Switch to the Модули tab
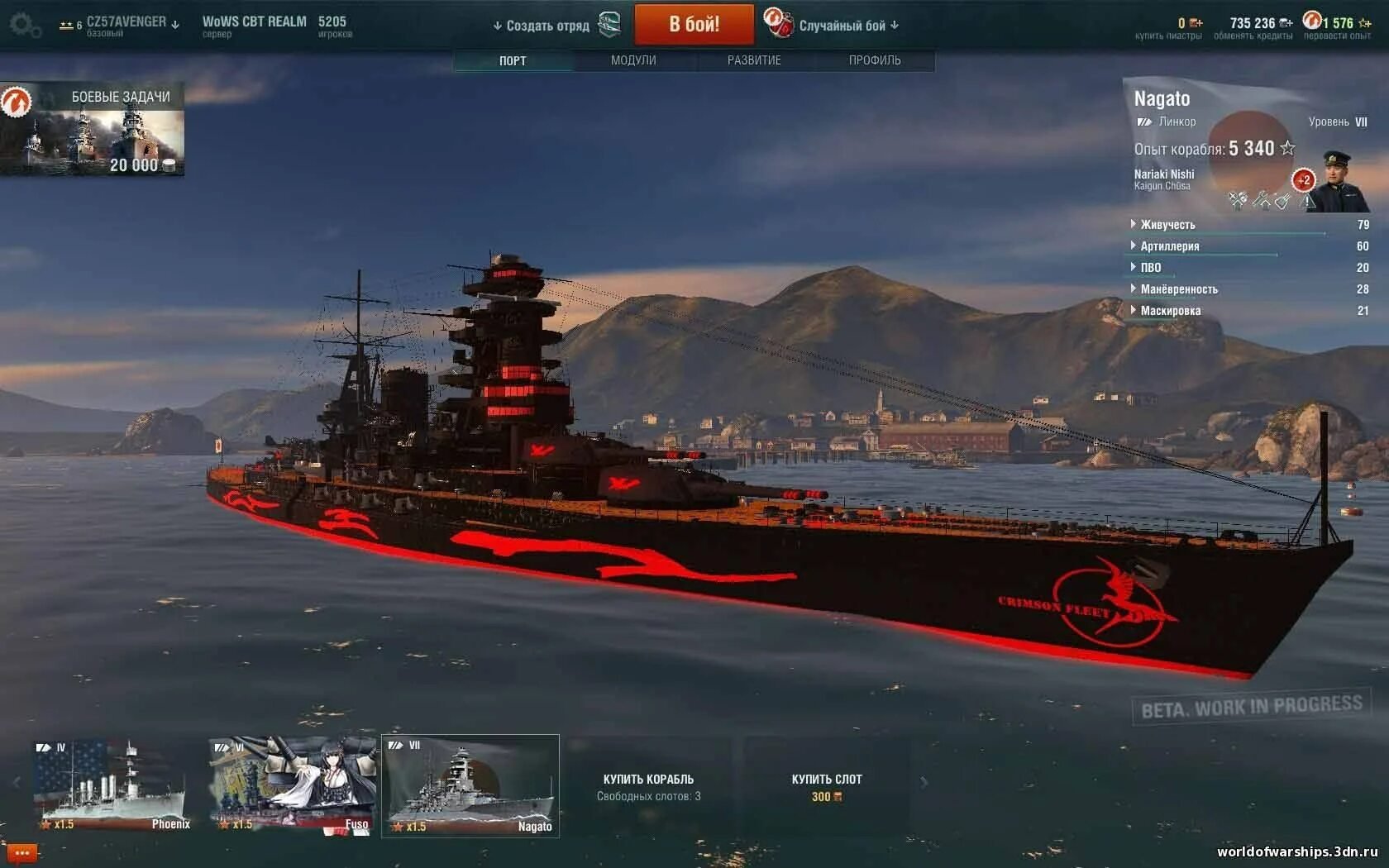 tap(633, 60)
